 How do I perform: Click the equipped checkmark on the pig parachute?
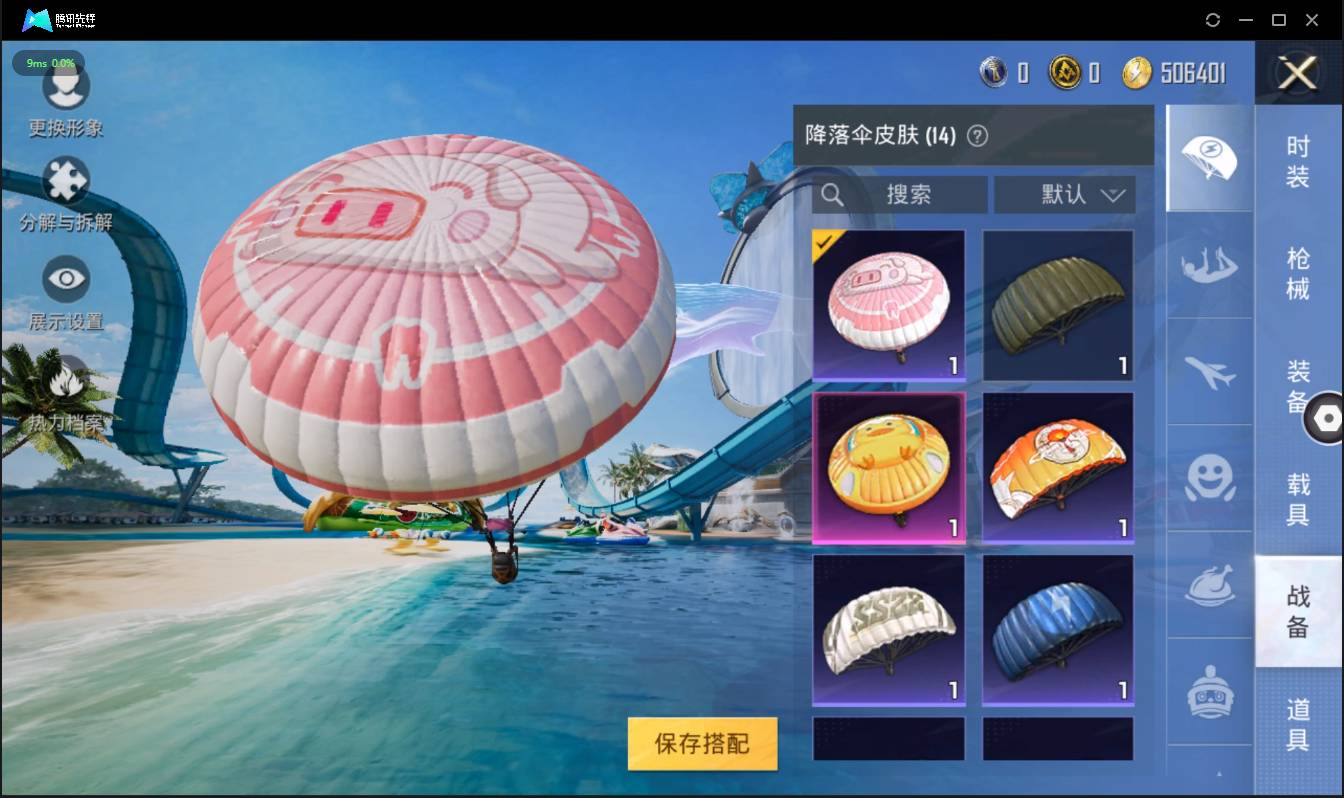tap(822, 240)
